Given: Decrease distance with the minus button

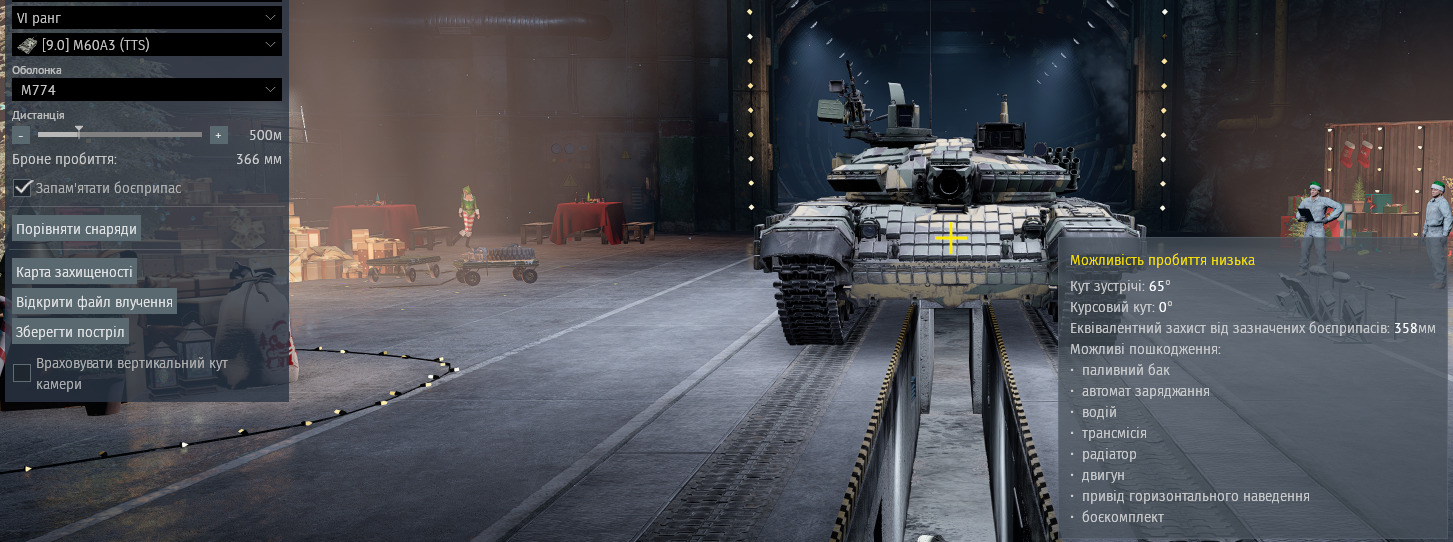Looking at the screenshot, I should (22, 135).
